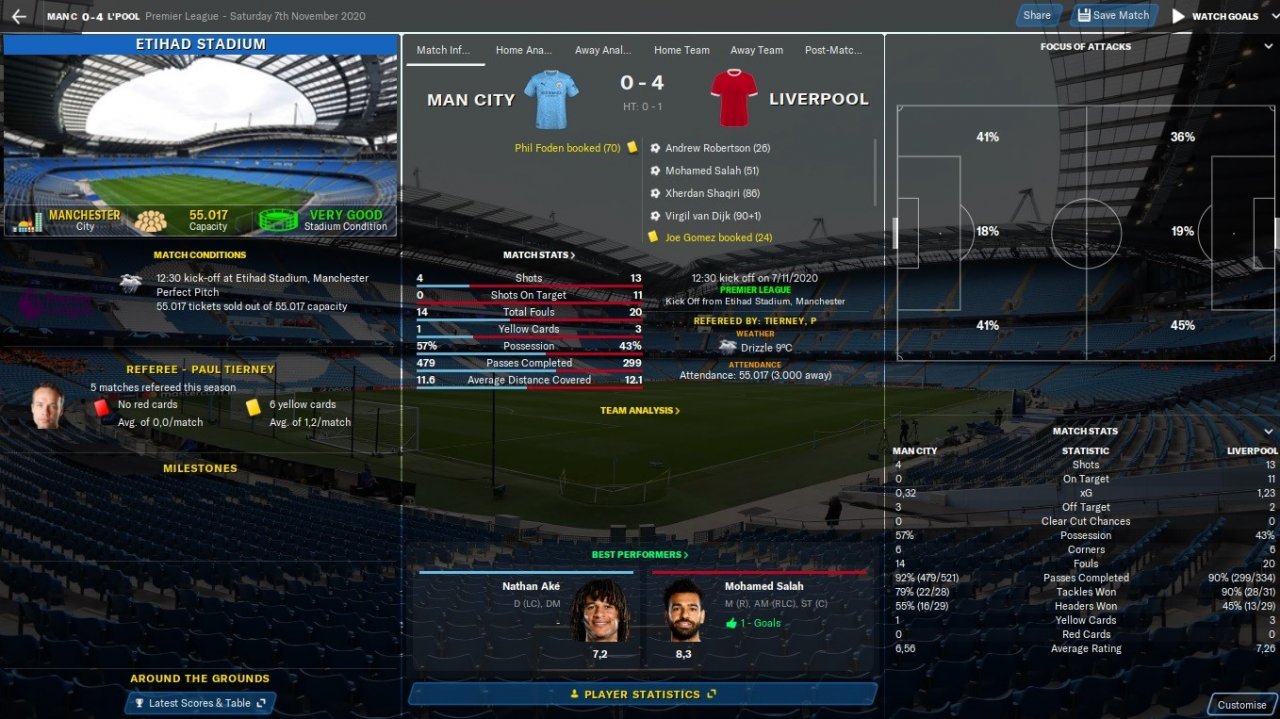Show Latest Scores & Table
Screen dimensions: 1280x719
[x=200, y=703]
